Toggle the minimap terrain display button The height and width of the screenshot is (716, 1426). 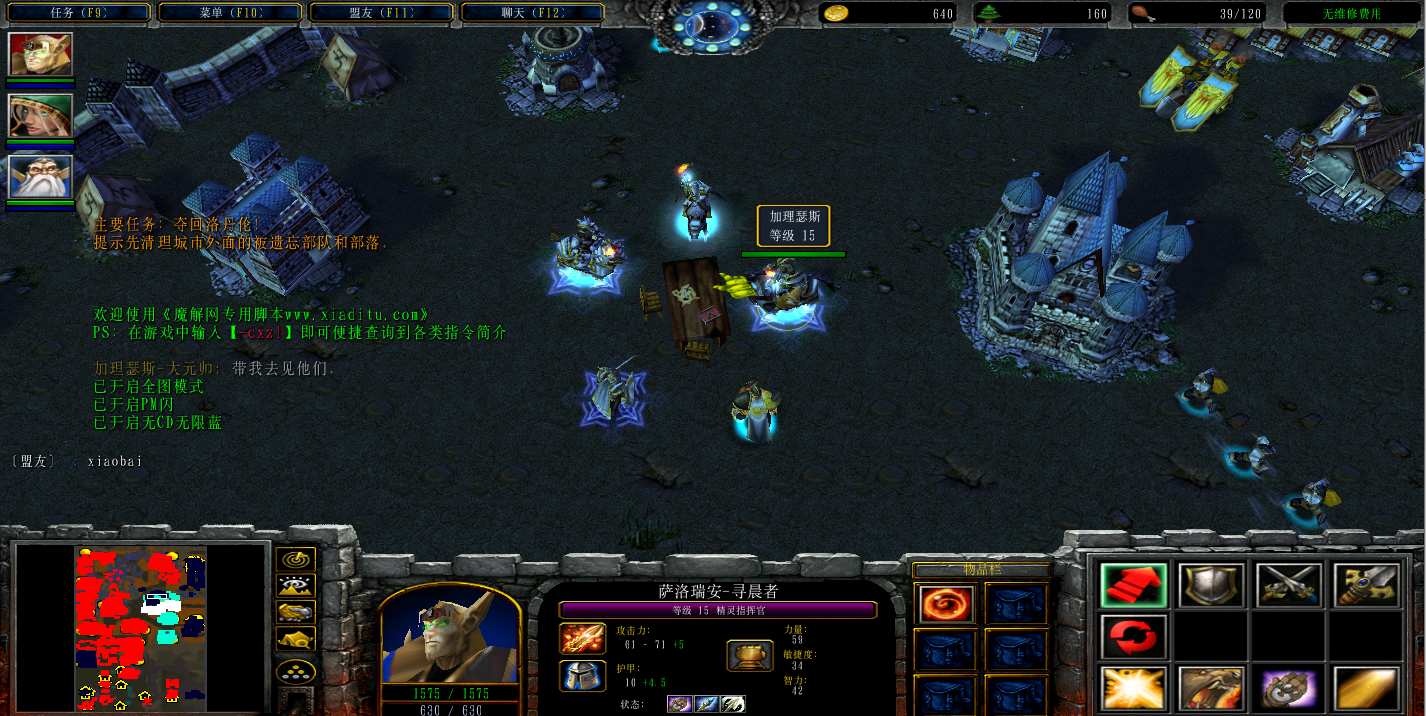point(296,586)
